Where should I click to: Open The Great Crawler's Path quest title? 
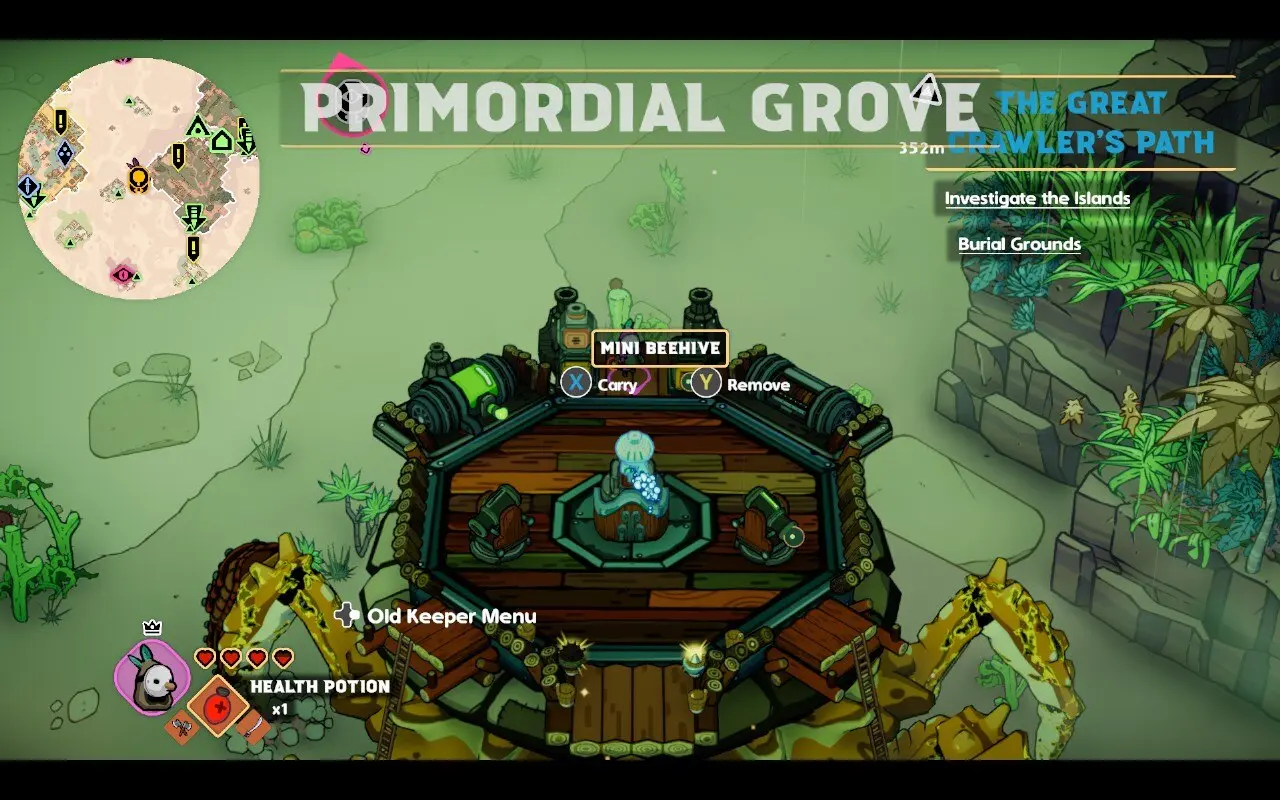point(1080,122)
